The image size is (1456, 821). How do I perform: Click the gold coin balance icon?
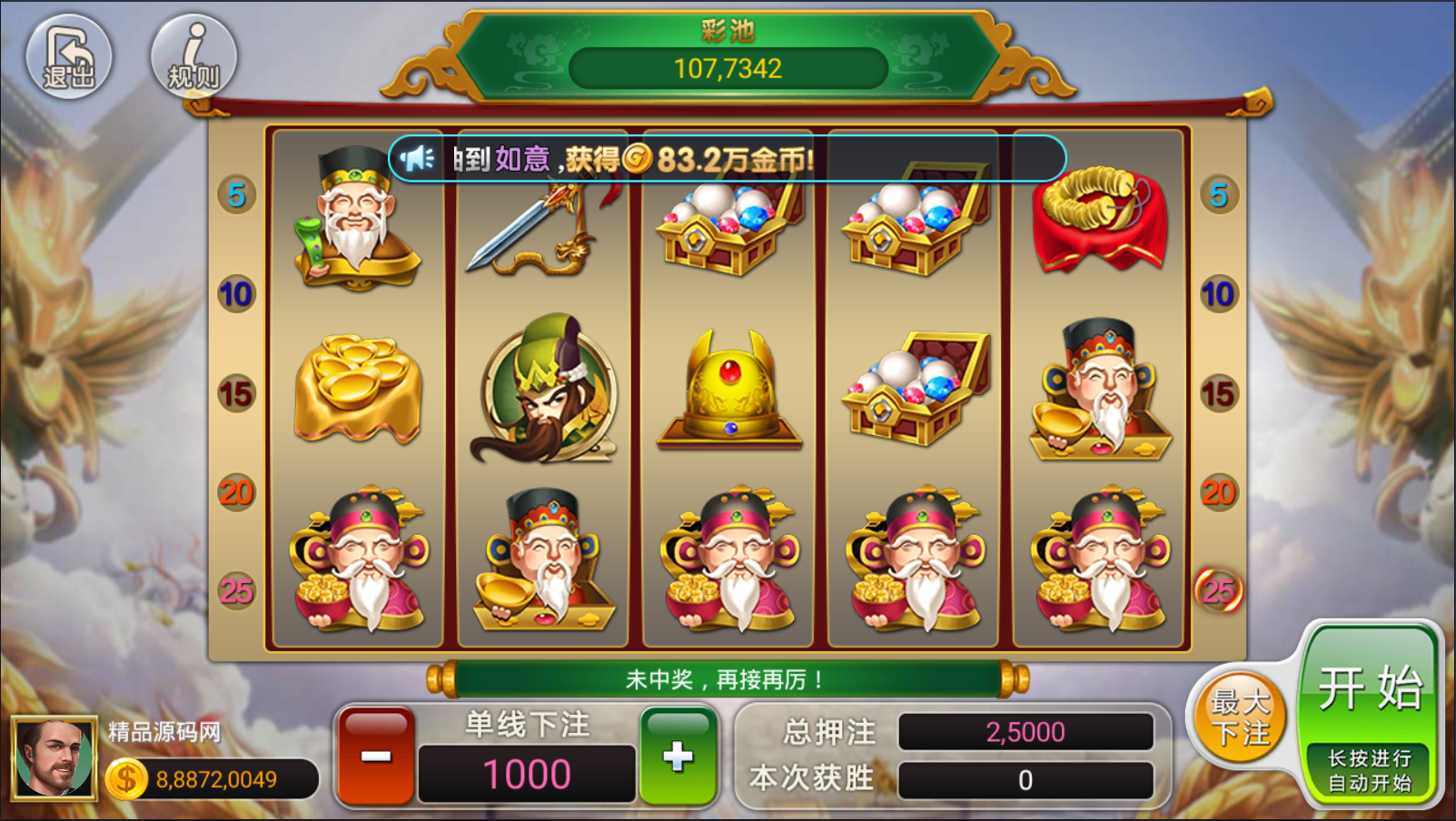(126, 779)
